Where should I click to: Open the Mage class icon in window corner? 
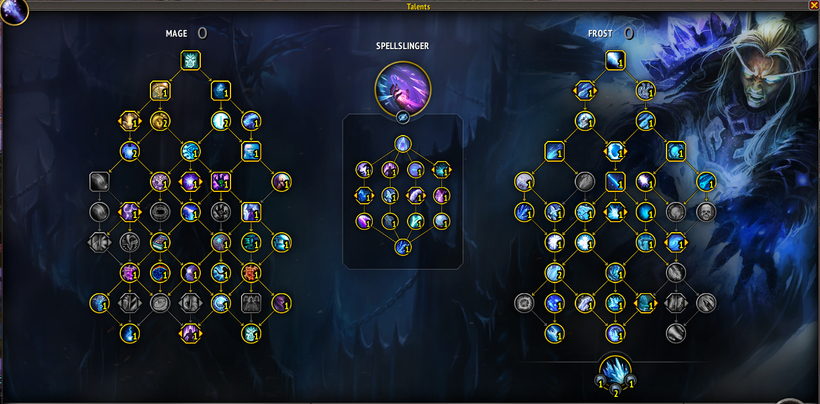13,10
